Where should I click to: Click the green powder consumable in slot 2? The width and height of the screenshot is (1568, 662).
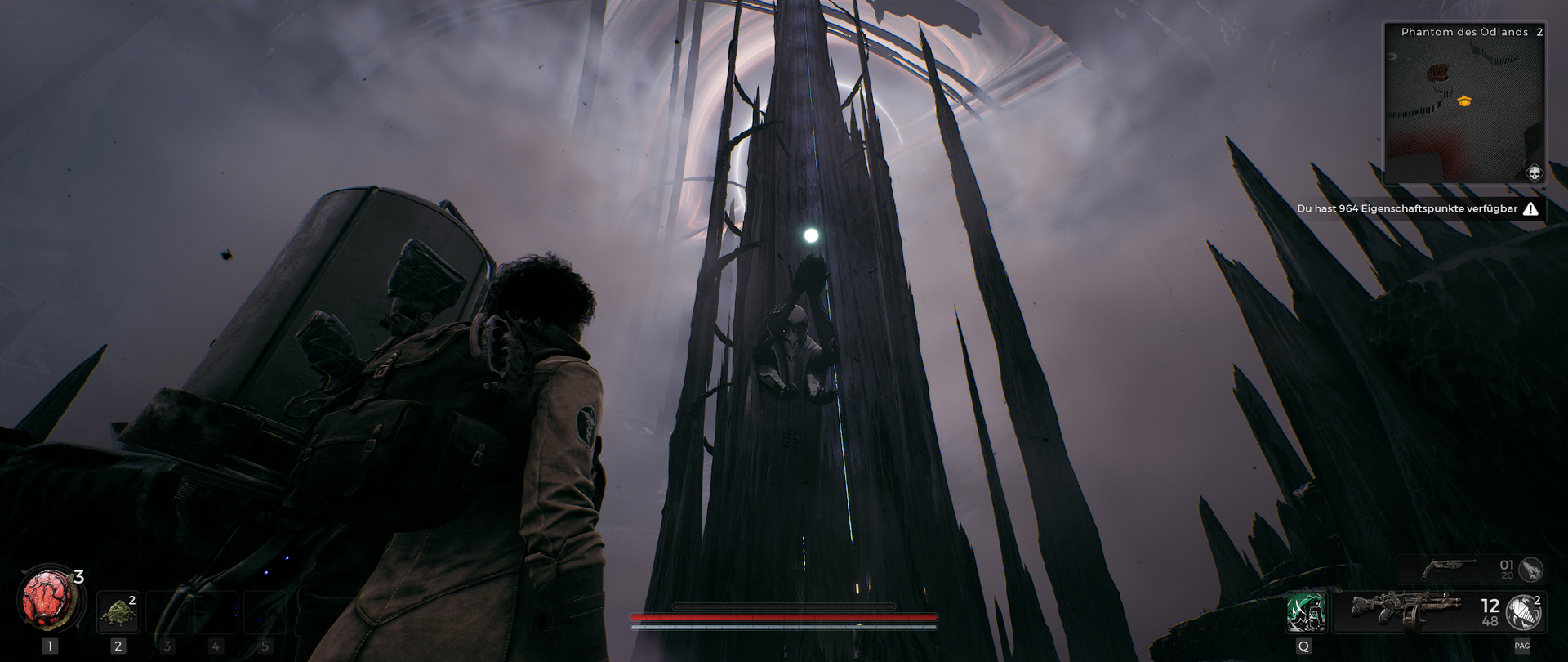119,612
